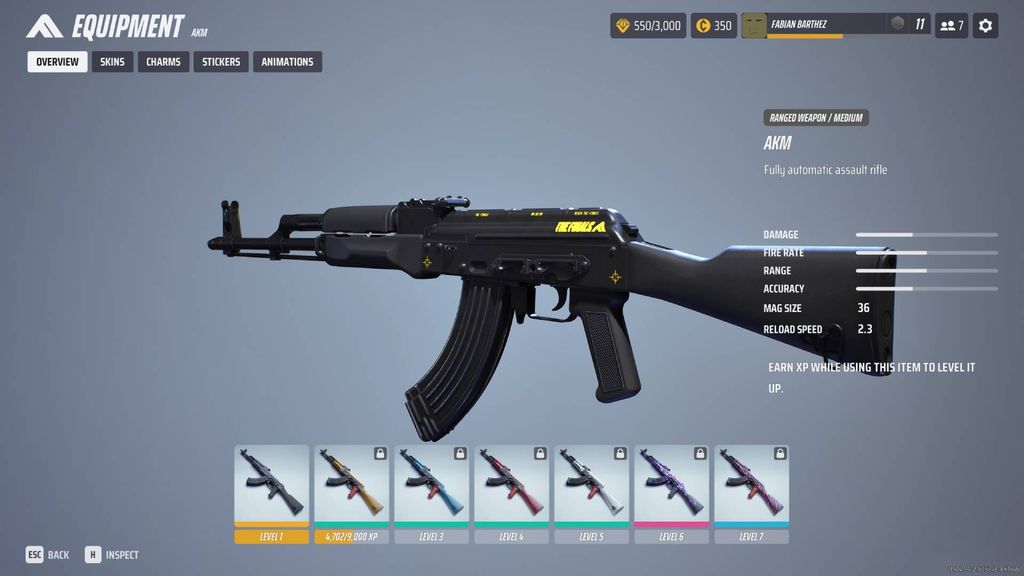Go to the Animations tab
Screen dimensions: 1024x576
point(287,62)
